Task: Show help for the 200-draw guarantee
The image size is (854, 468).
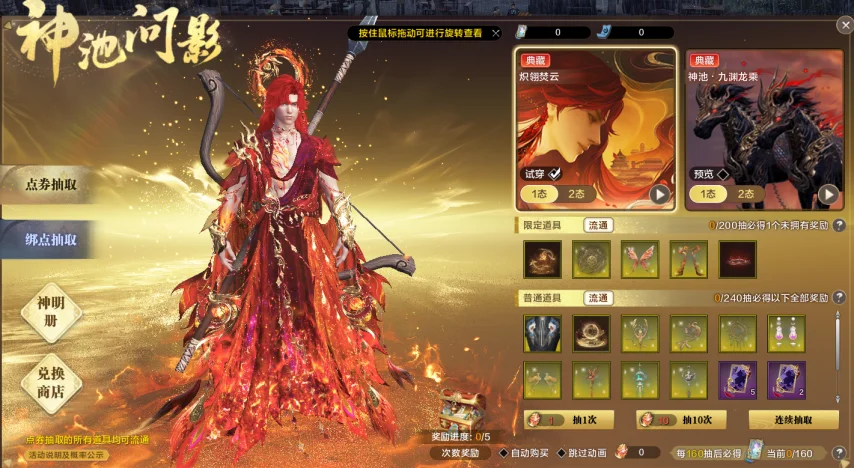Action: 838,226
